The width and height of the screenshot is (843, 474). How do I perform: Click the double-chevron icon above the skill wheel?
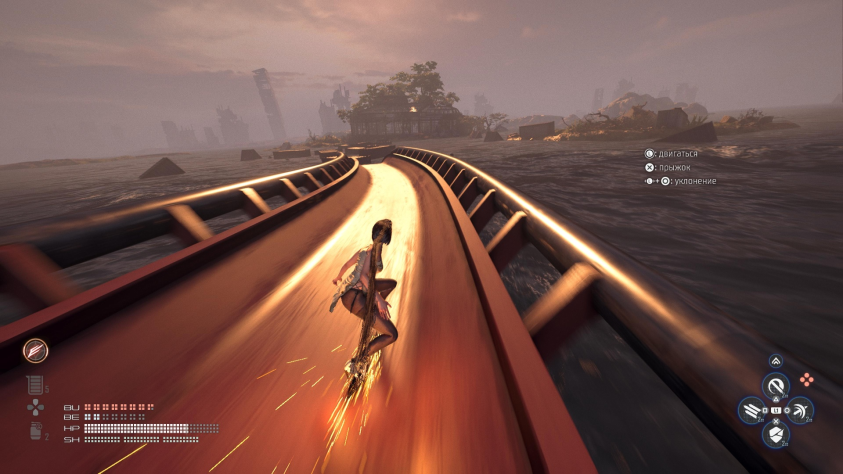775,362
